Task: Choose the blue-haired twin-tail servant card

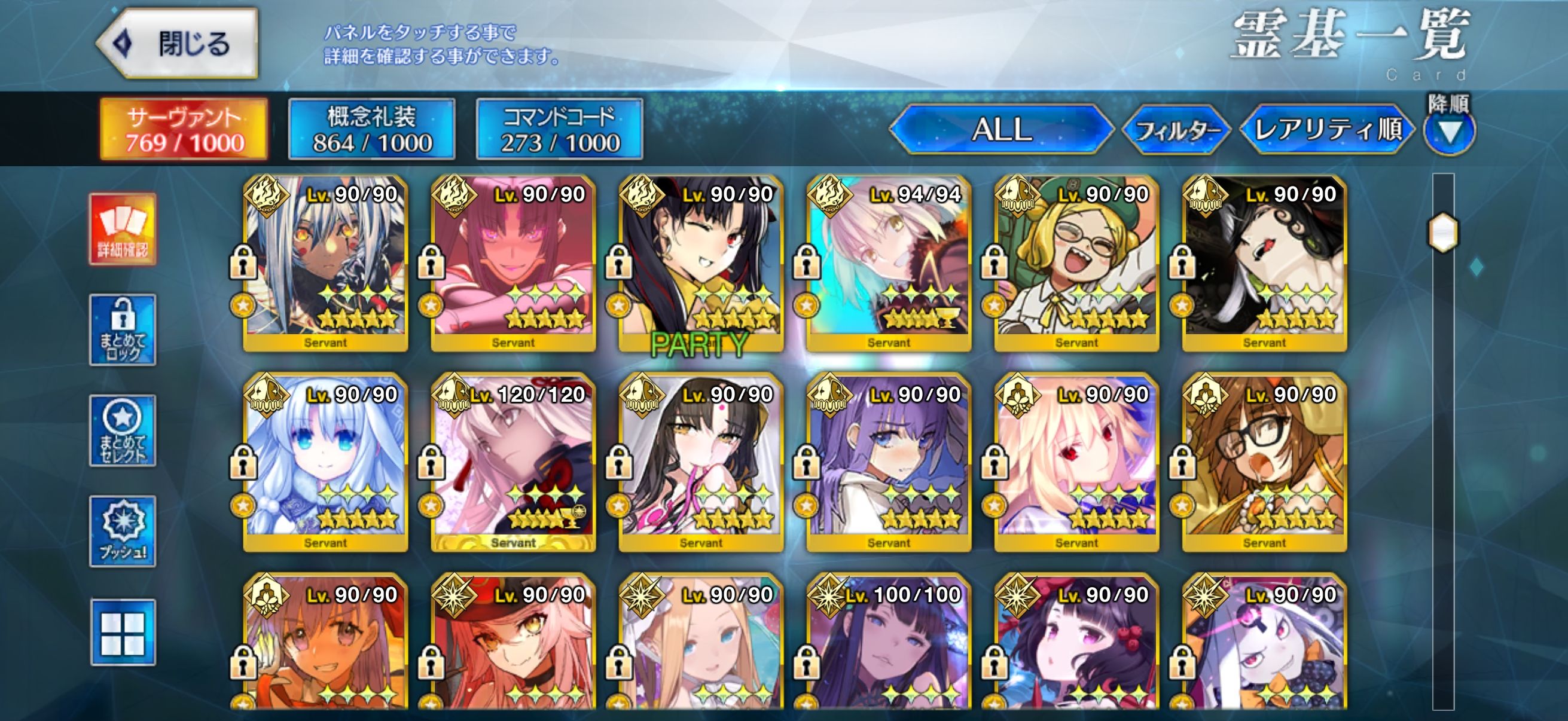Action: point(326,462)
